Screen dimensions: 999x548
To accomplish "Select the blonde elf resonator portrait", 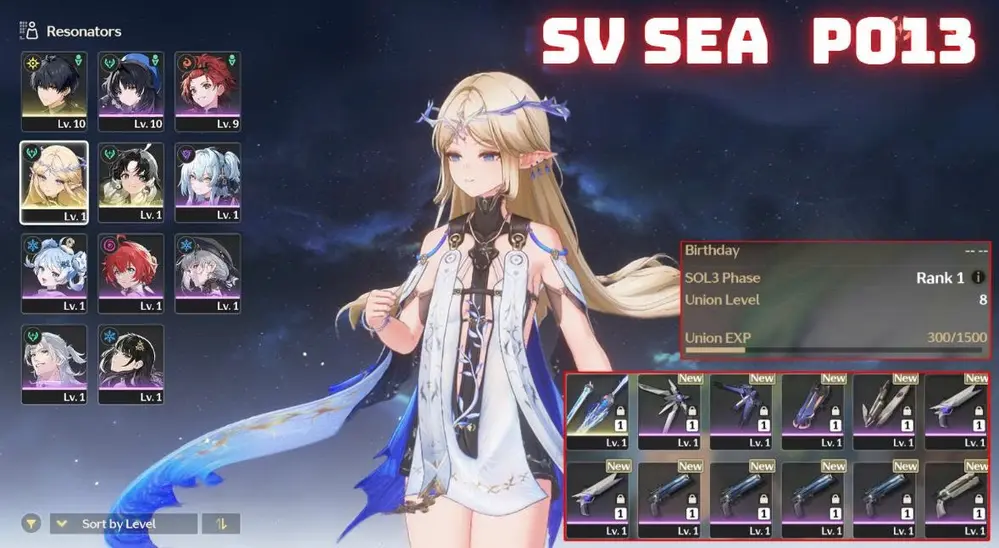I will tap(54, 181).
